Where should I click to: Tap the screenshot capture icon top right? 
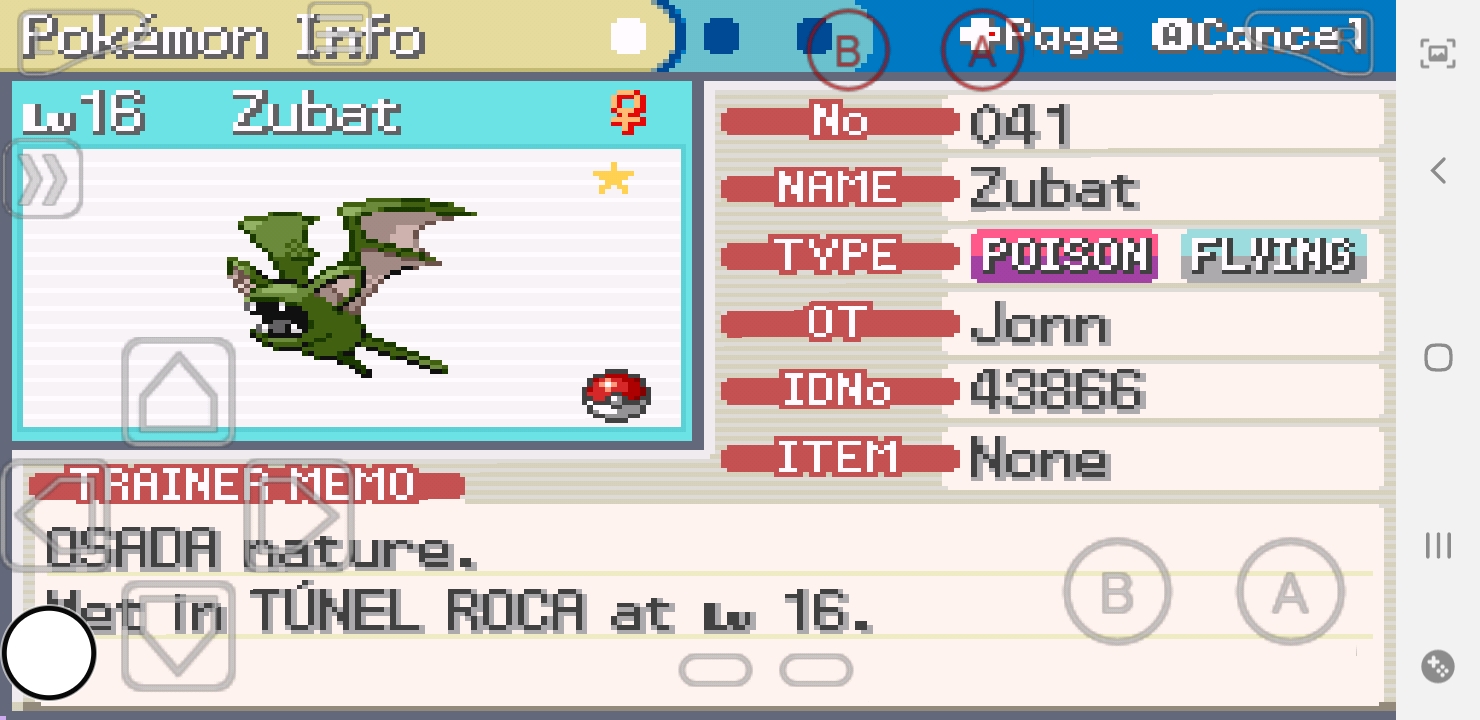click(x=1437, y=54)
